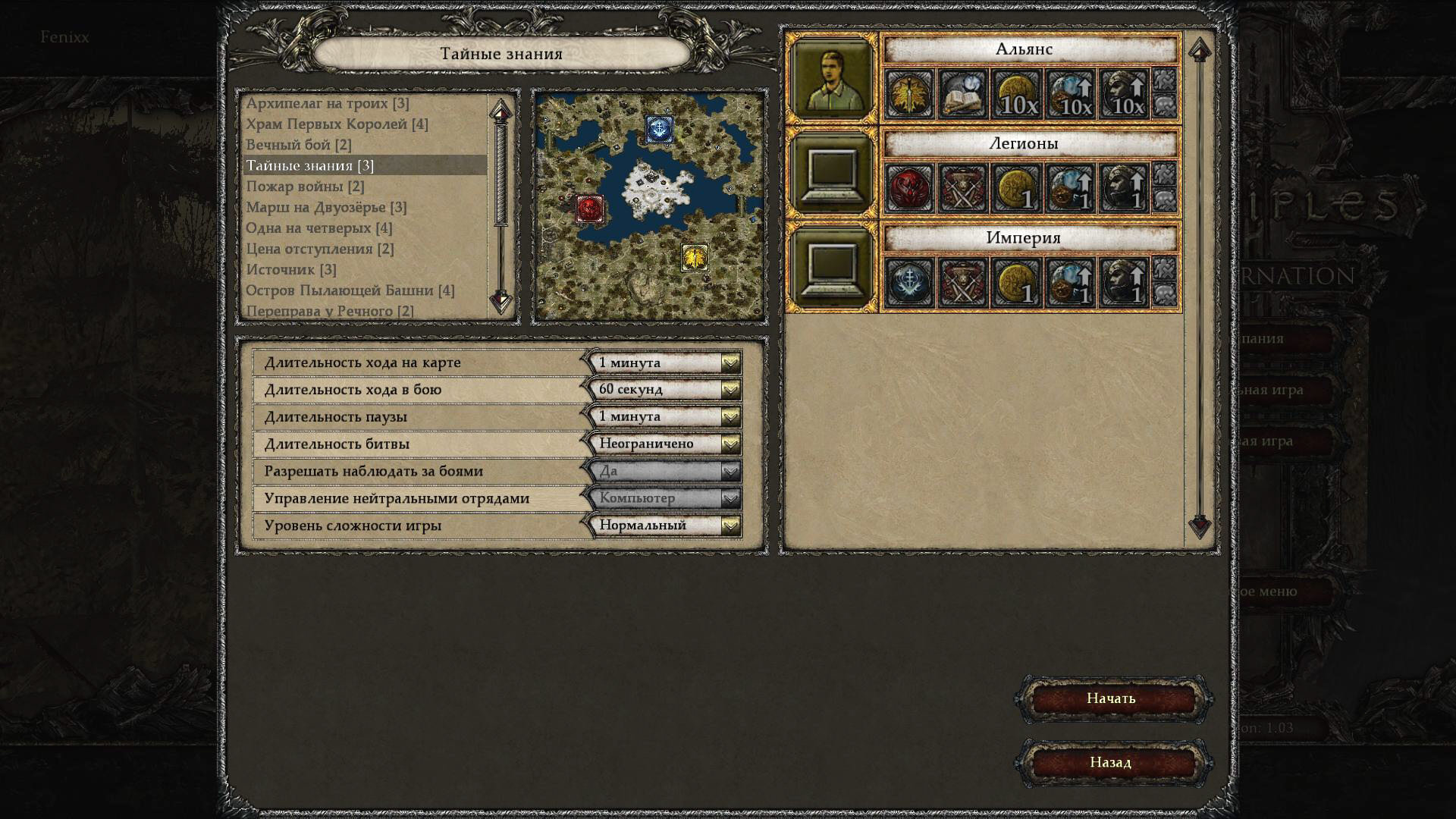
Task: Select the Одна на четверых map
Action: (318, 228)
